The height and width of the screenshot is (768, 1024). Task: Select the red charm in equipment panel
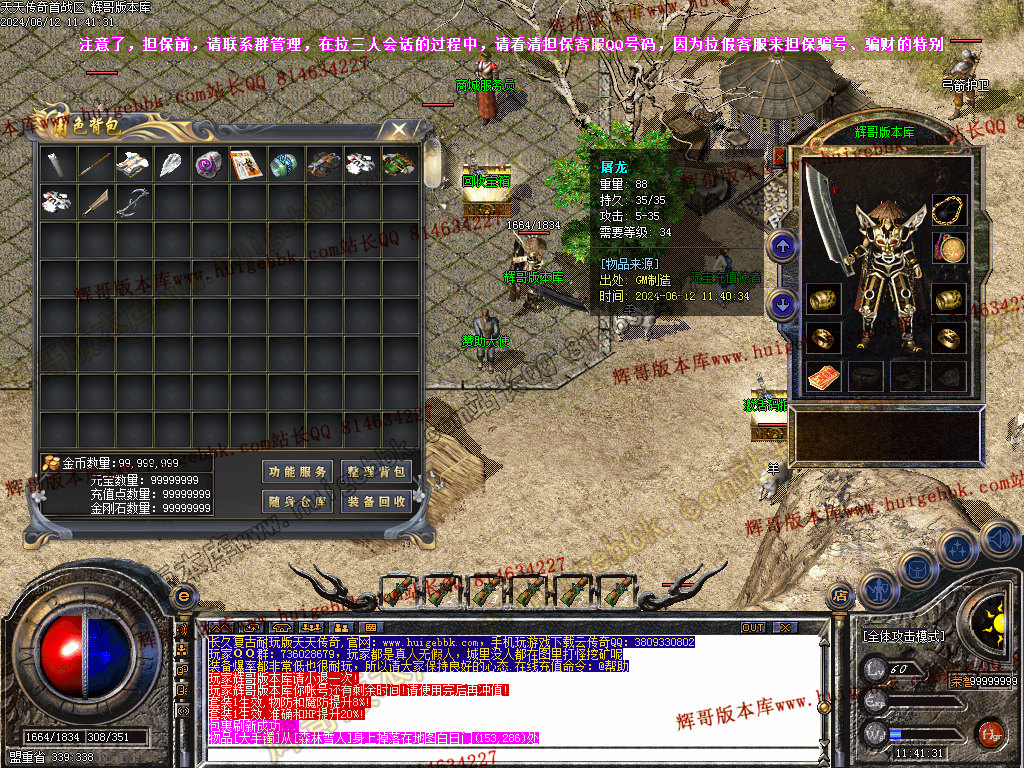[x=824, y=377]
